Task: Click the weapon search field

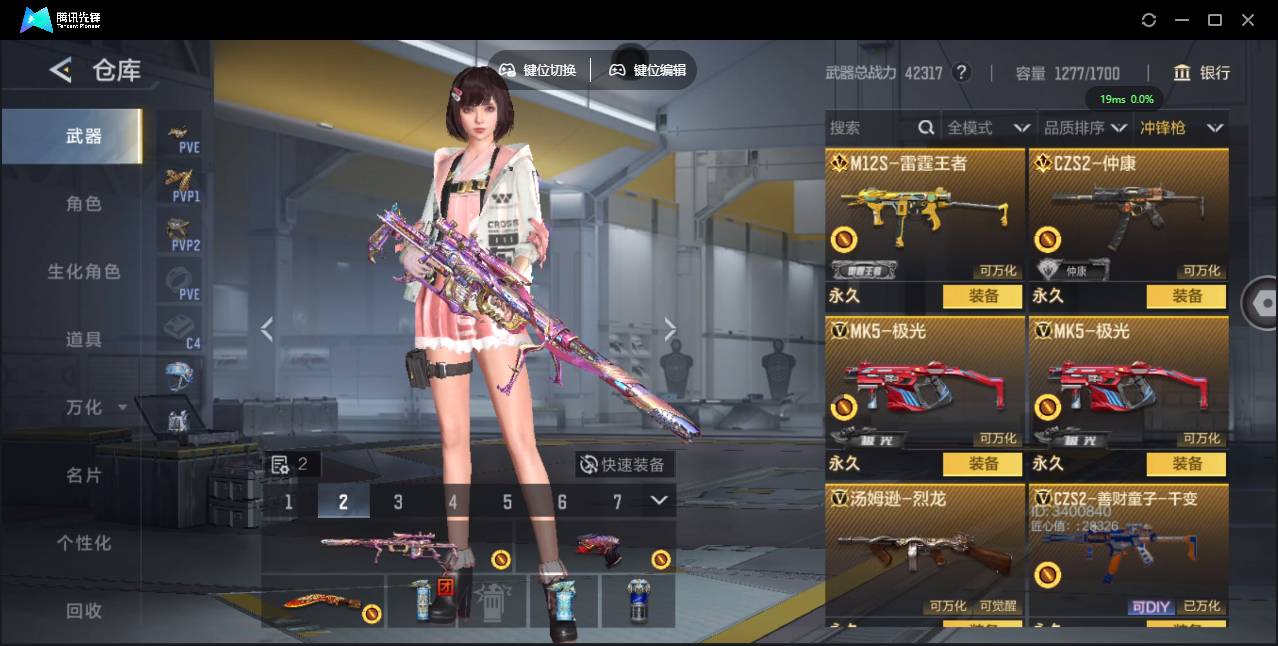Action: coord(870,128)
